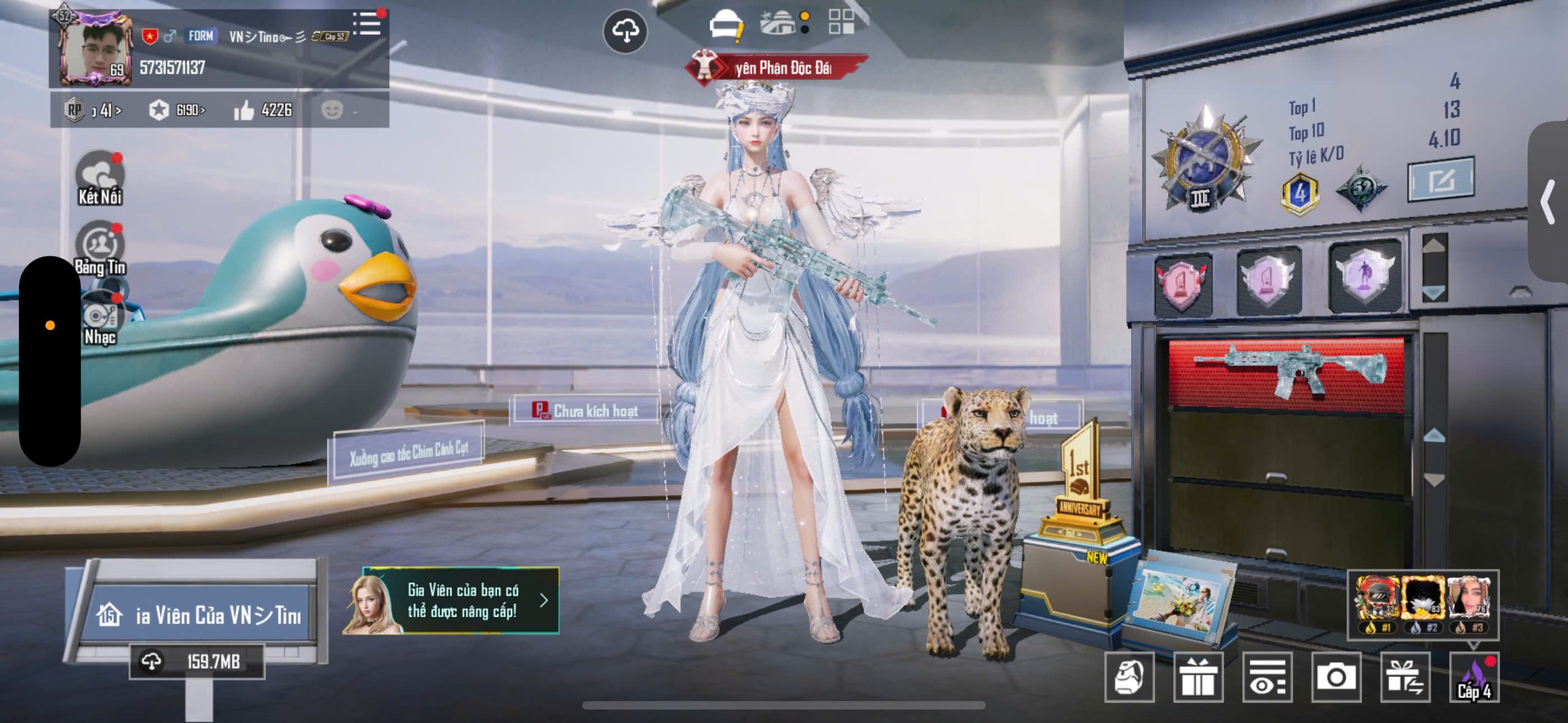Image resolution: width=1568 pixels, height=723 pixels.
Task: View the 6190 popularity star details
Action: [176, 111]
